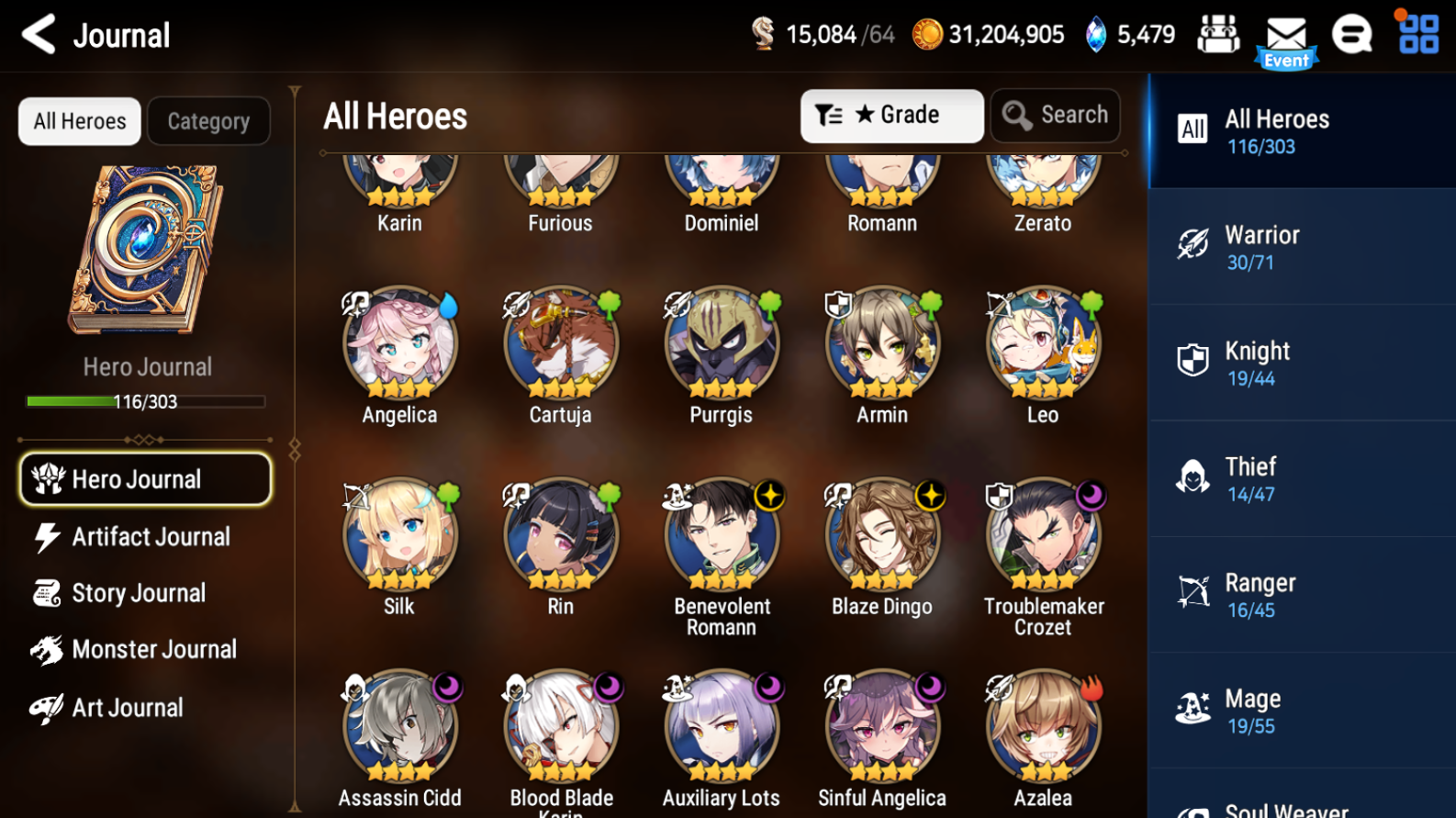Viewport: 1456px width, 818px height.
Task: Go back using the Journal back arrow
Action: pyautogui.click(x=37, y=34)
